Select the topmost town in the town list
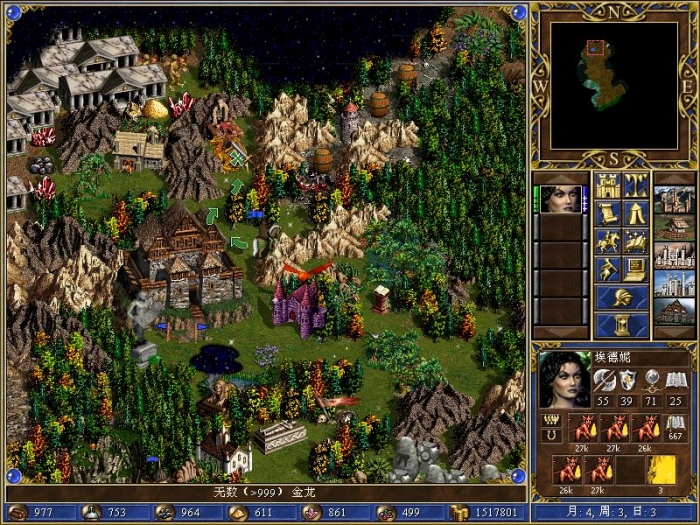This screenshot has height=525, width=700. 672,198
